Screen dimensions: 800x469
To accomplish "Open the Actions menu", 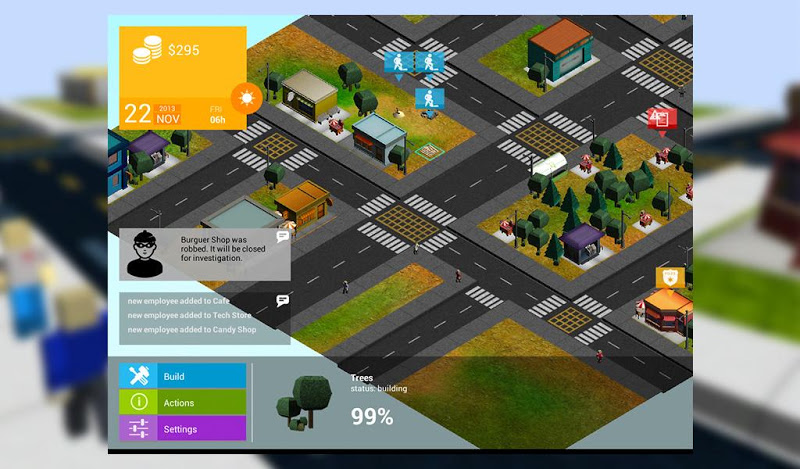I will [x=183, y=402].
